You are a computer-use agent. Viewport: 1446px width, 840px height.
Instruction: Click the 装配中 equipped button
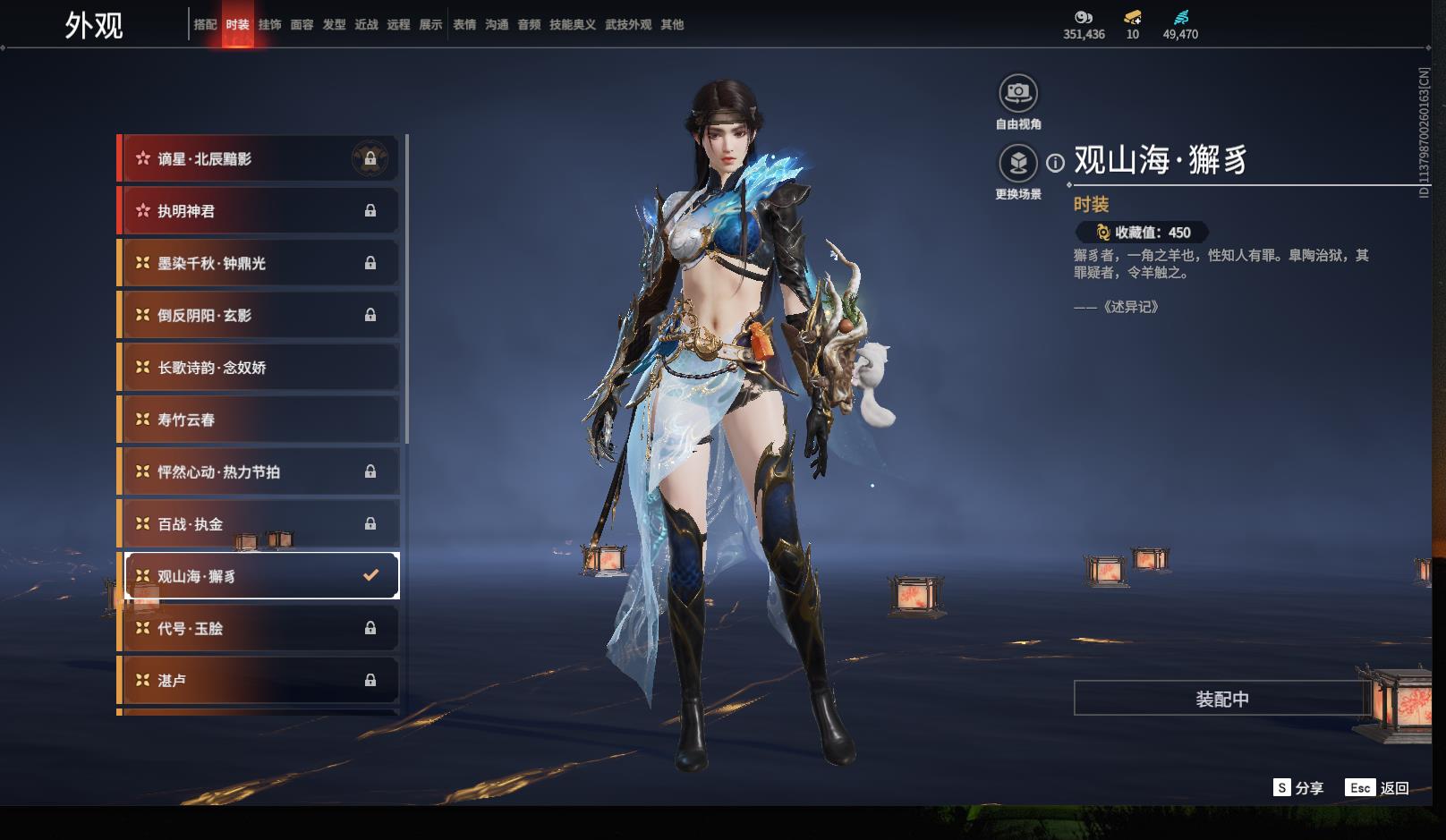(x=1221, y=699)
